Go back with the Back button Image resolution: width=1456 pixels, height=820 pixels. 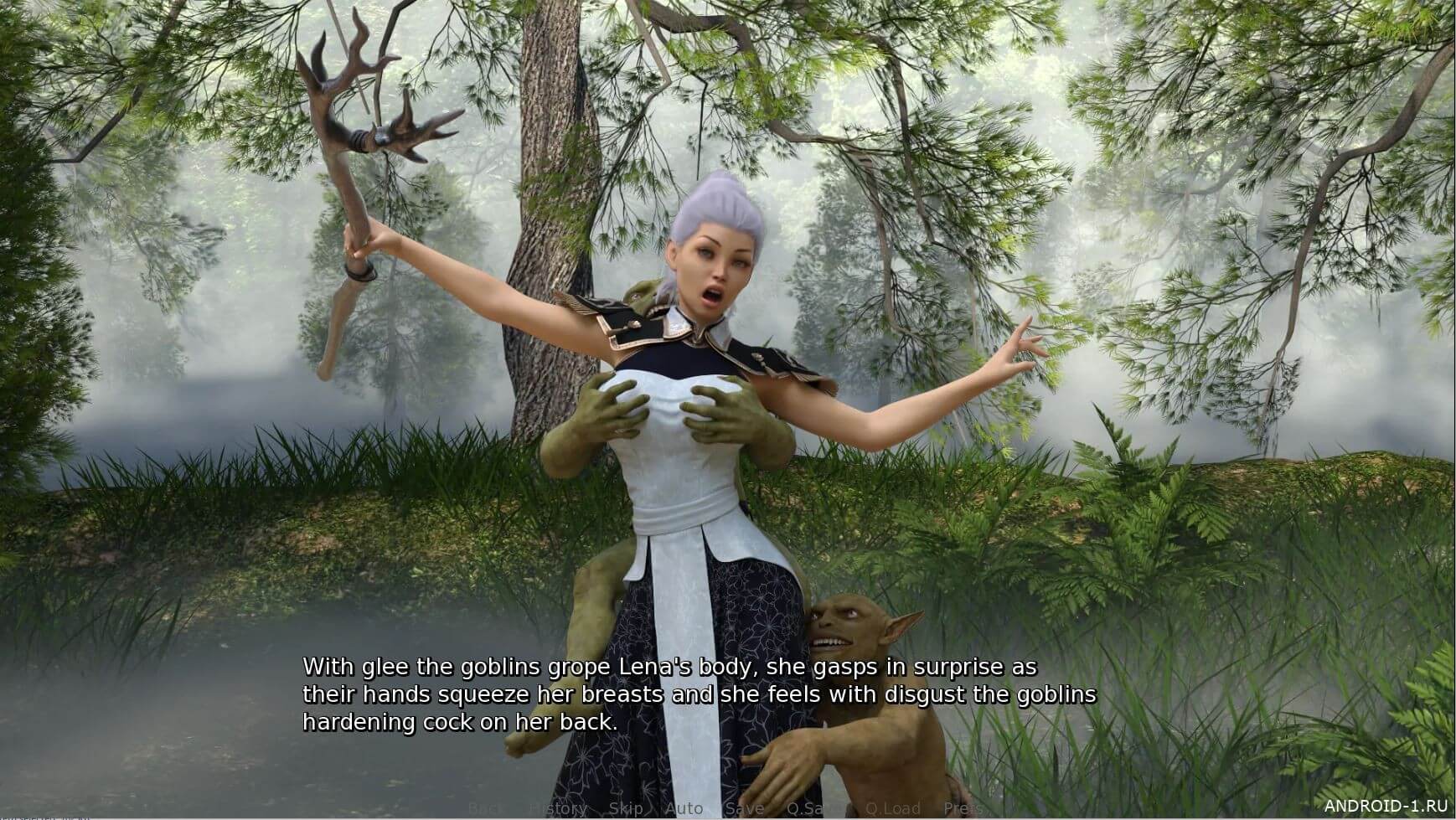[x=487, y=808]
